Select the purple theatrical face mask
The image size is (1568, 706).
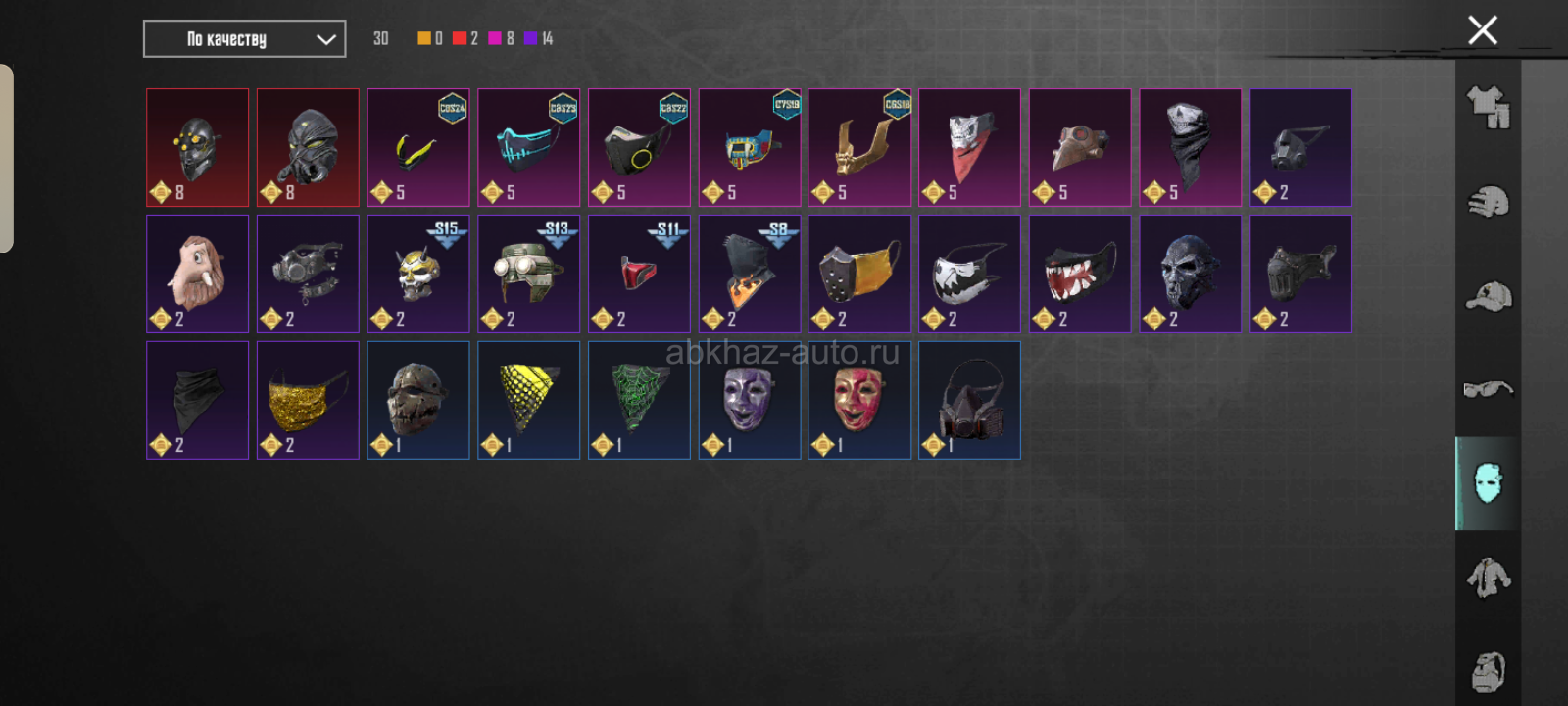click(x=750, y=400)
